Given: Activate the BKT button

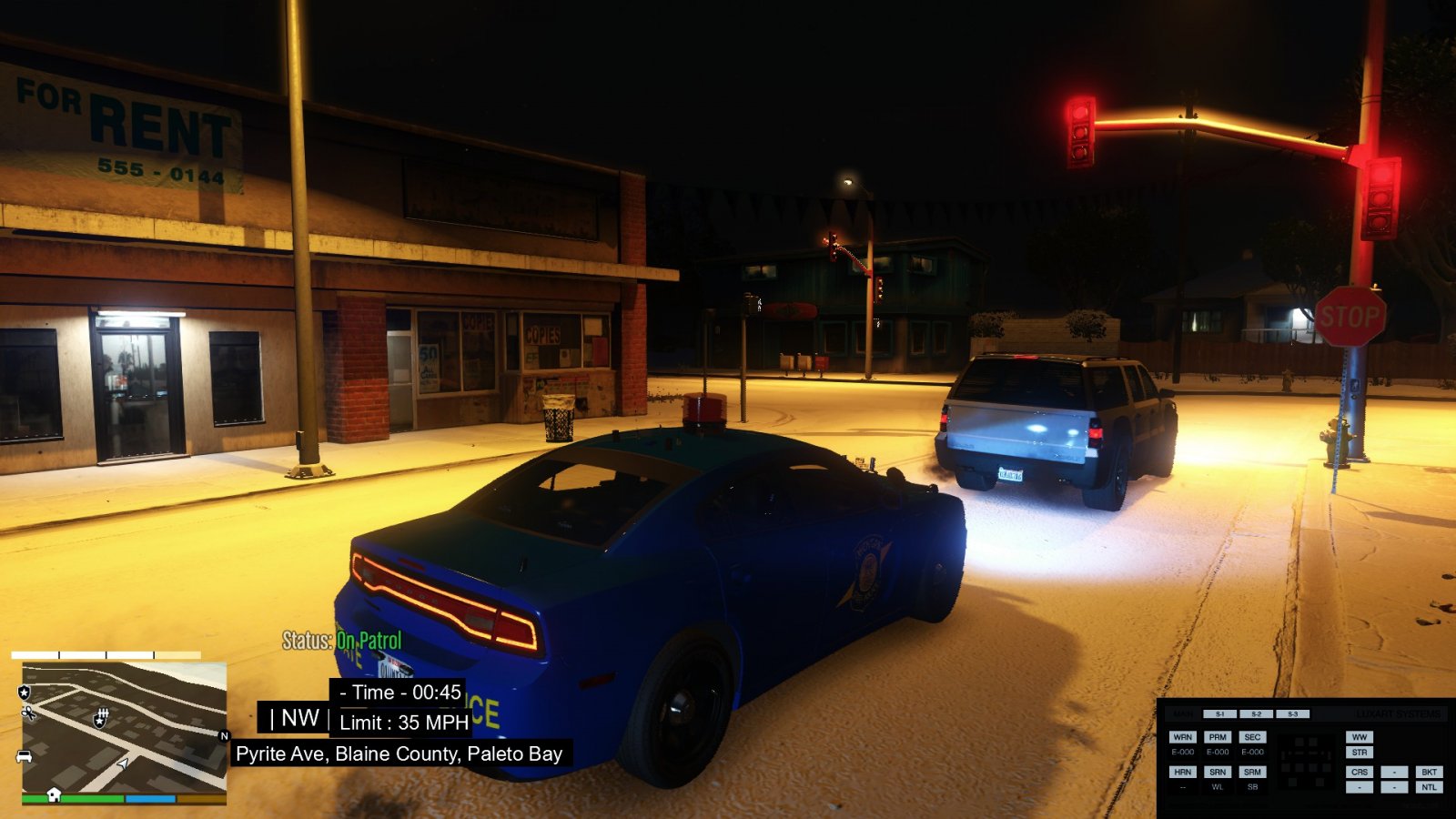Looking at the screenshot, I should [x=1429, y=772].
